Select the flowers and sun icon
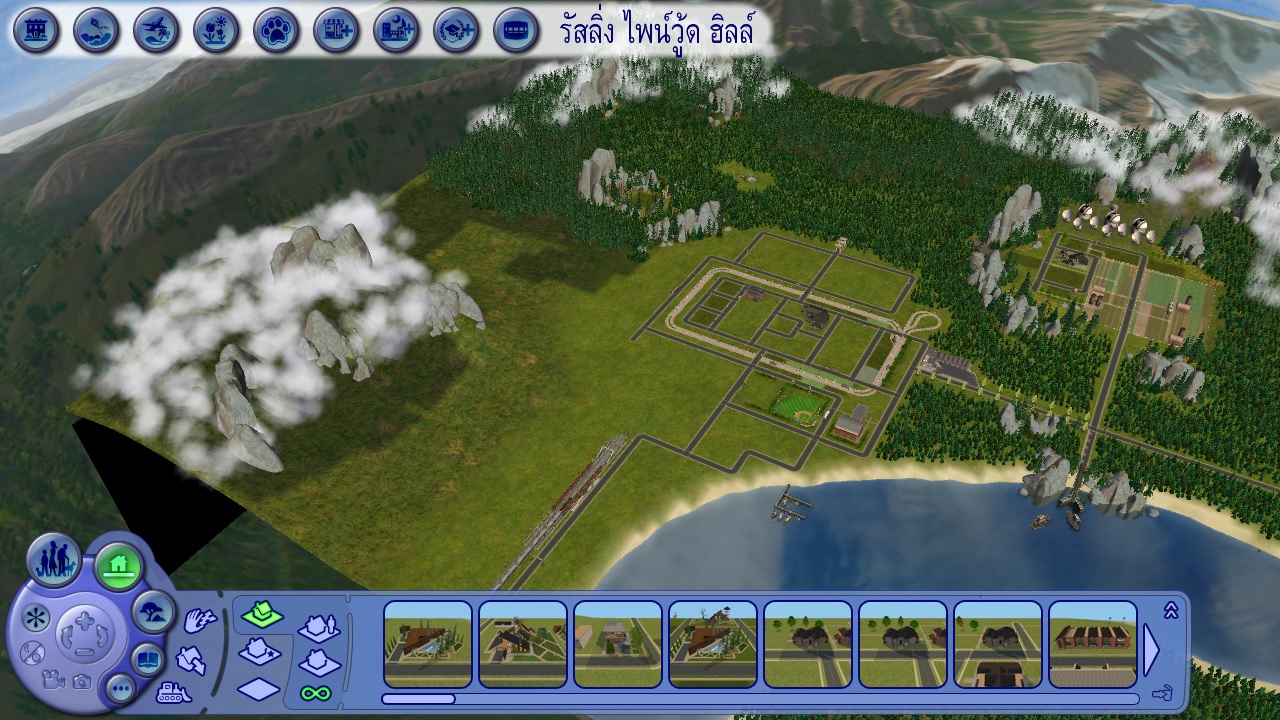The image size is (1280, 720). [216, 30]
